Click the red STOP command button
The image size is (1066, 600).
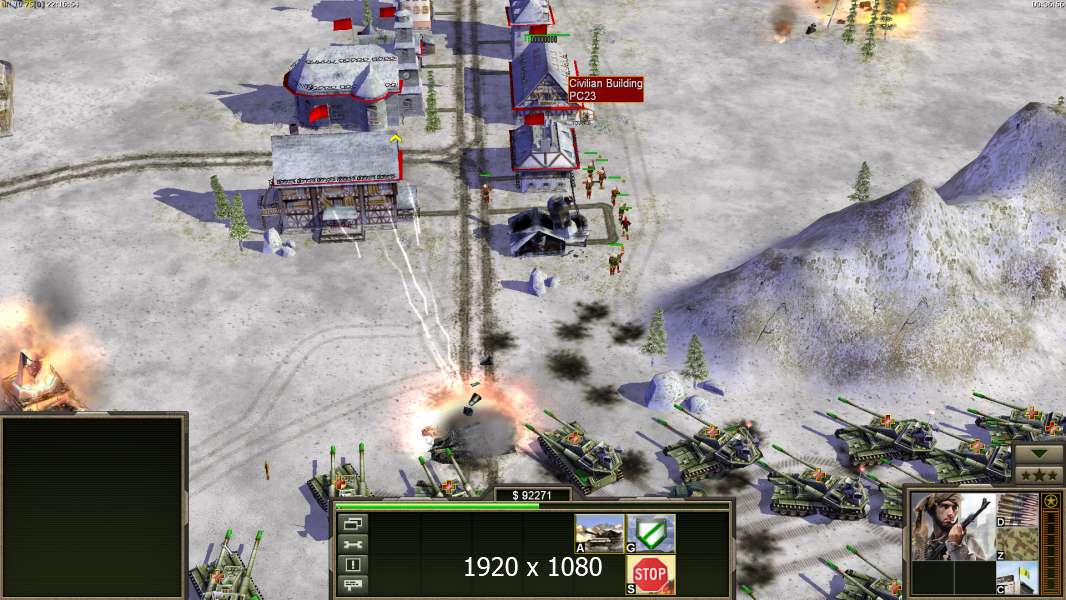click(651, 574)
